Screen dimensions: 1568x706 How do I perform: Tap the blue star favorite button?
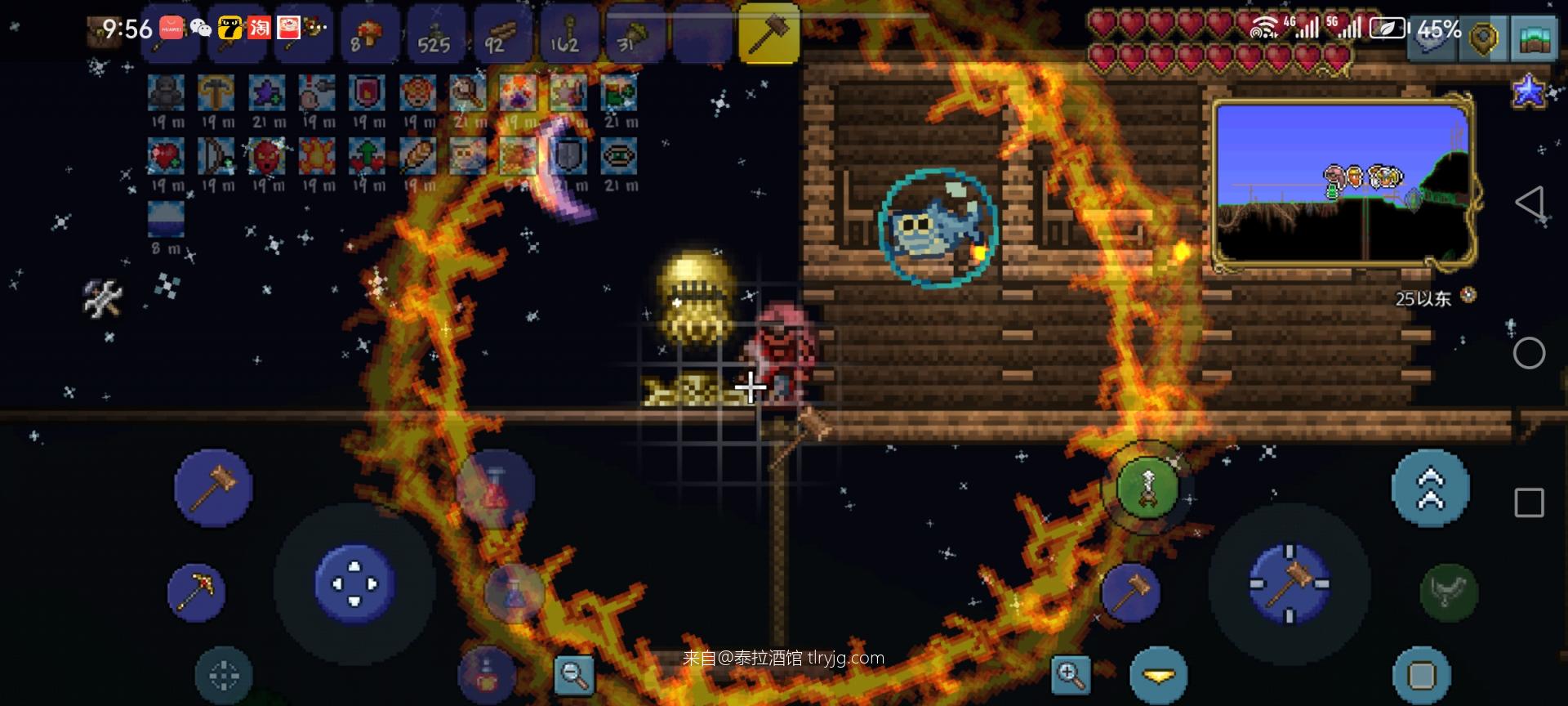1529,92
